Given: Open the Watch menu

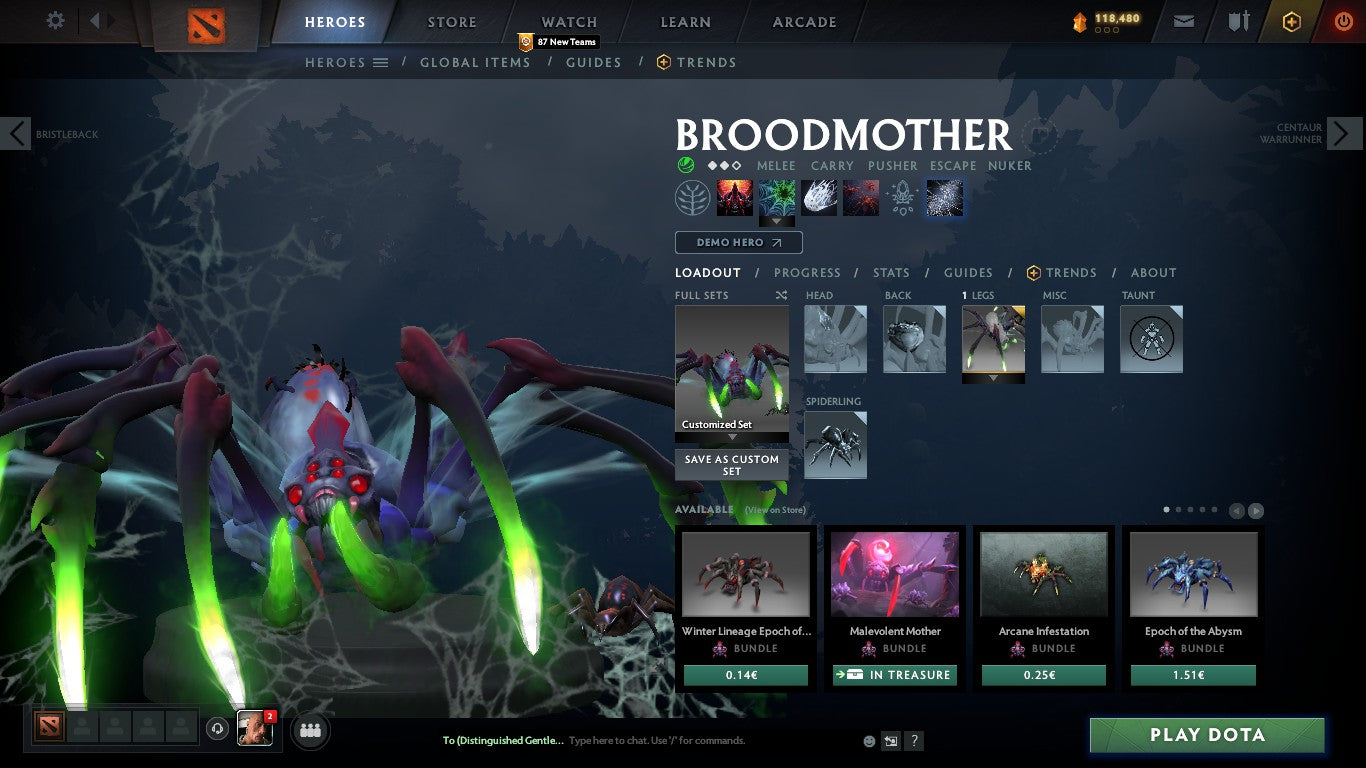Looking at the screenshot, I should 568,21.
